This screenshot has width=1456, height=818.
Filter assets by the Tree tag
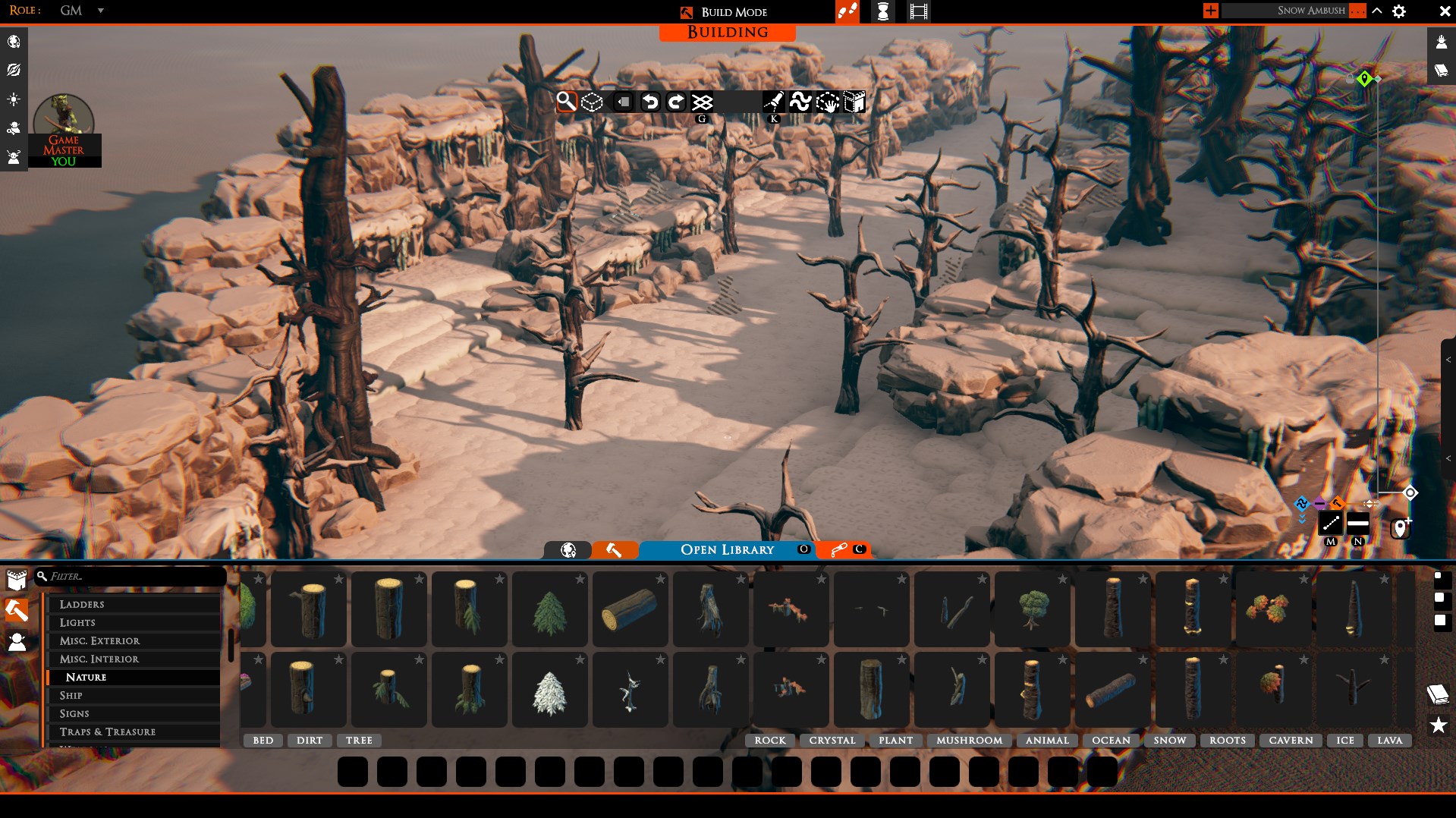pos(359,740)
